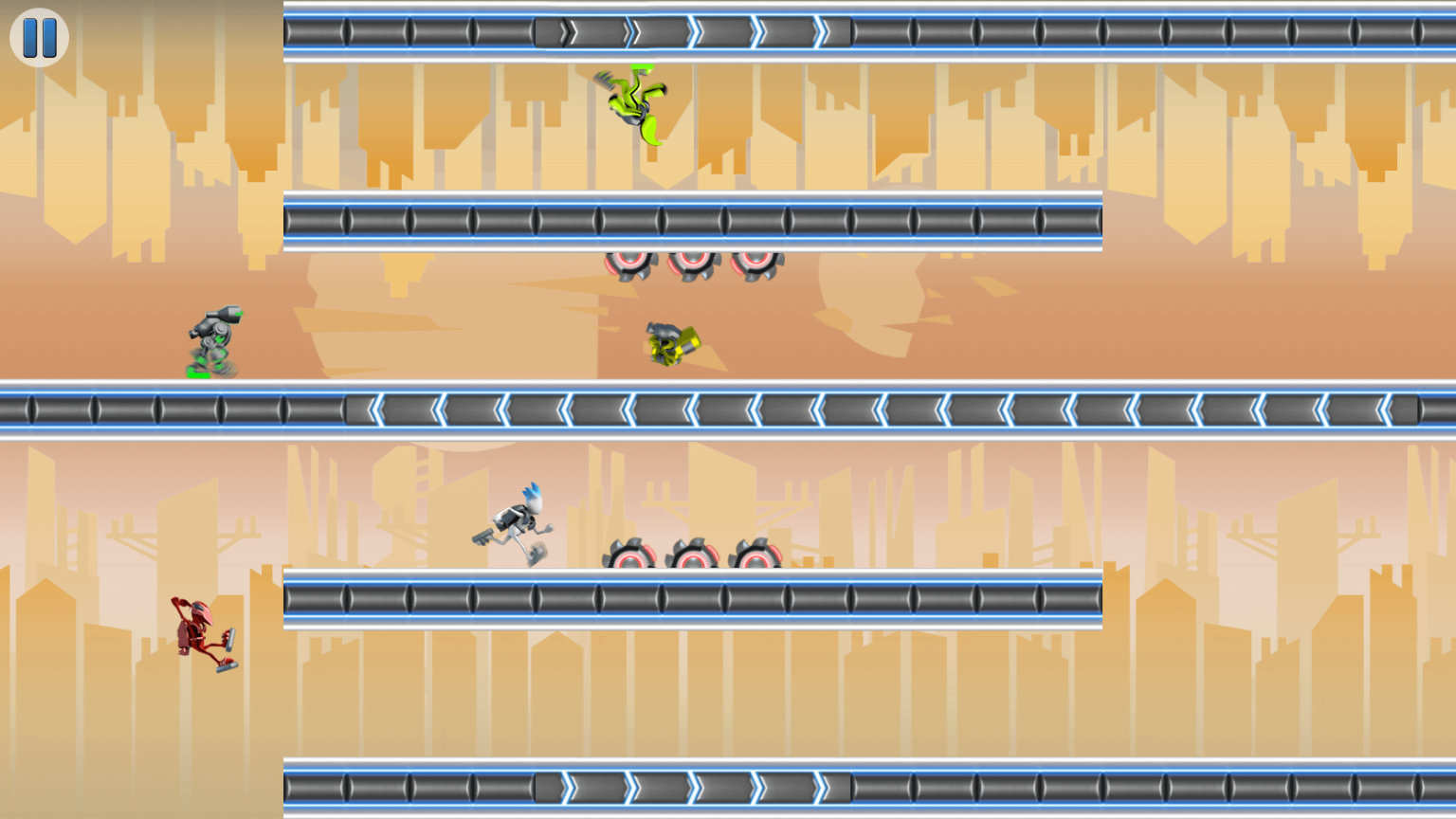This screenshot has width=1456, height=819.
Task: Toggle the conveyor direction on the middle beam
Action: tap(664, 408)
